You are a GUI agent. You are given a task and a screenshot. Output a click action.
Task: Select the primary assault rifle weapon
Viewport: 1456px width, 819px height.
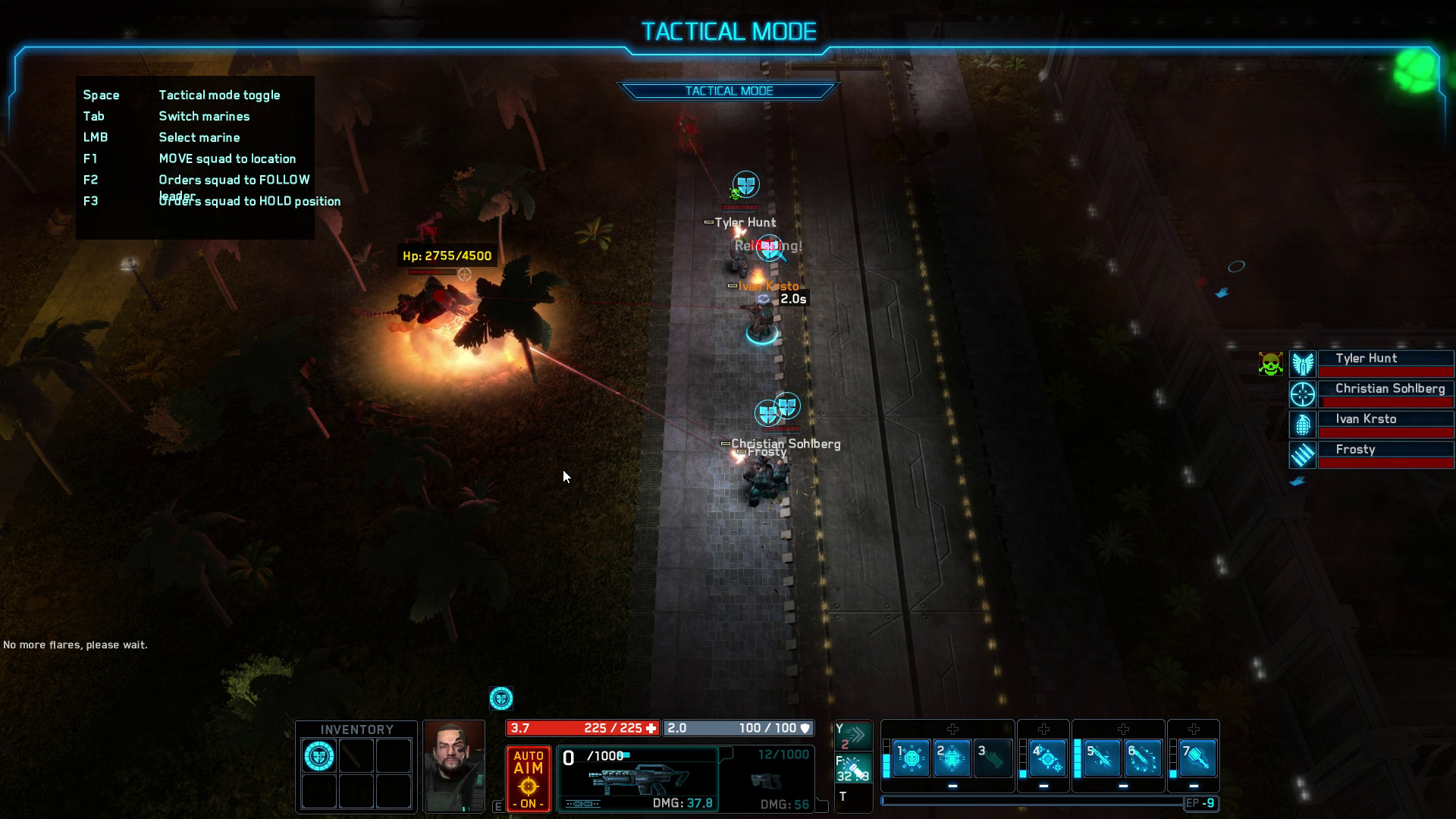638,779
